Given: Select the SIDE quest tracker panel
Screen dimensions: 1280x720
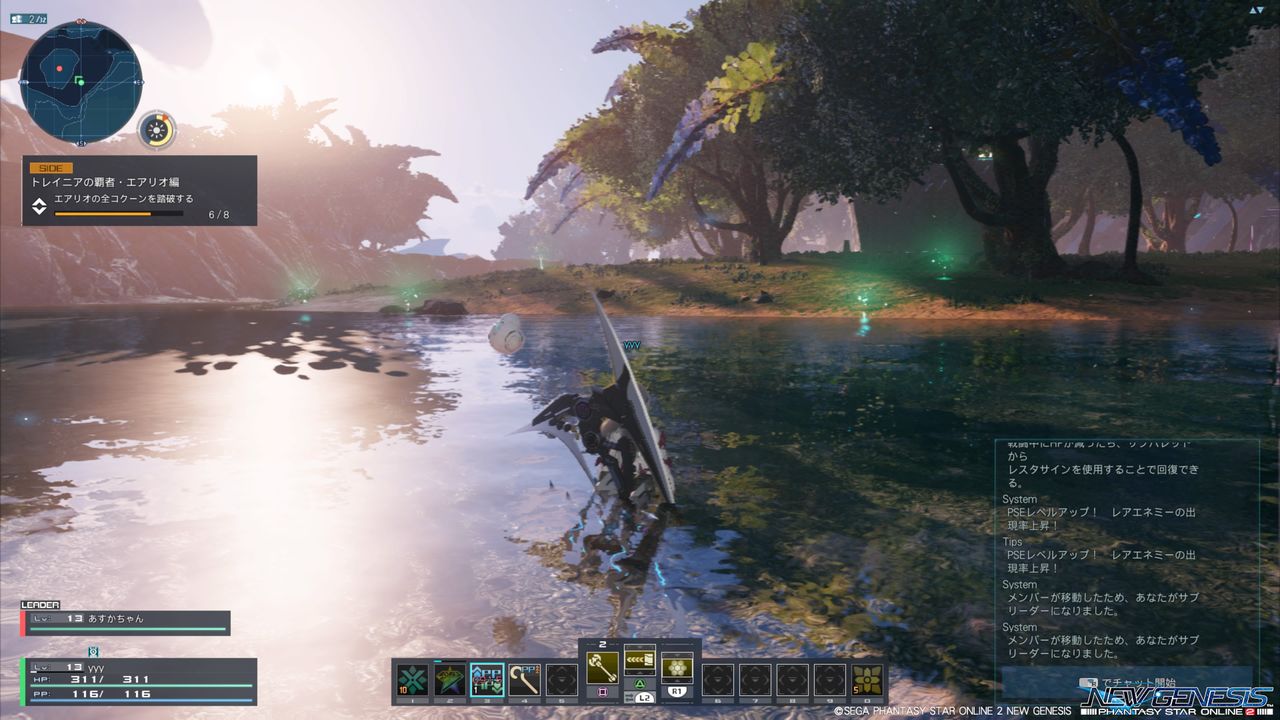Looking at the screenshot, I should 140,190.
